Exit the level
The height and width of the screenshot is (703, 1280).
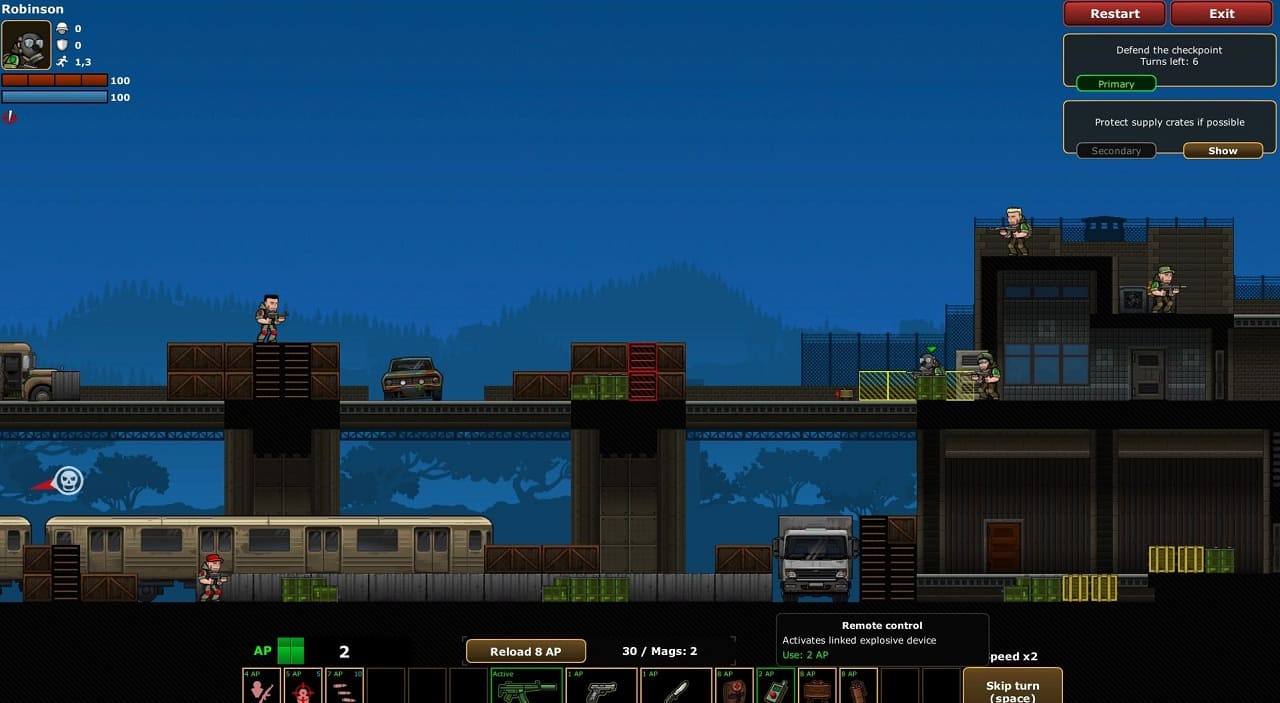[x=1221, y=14]
